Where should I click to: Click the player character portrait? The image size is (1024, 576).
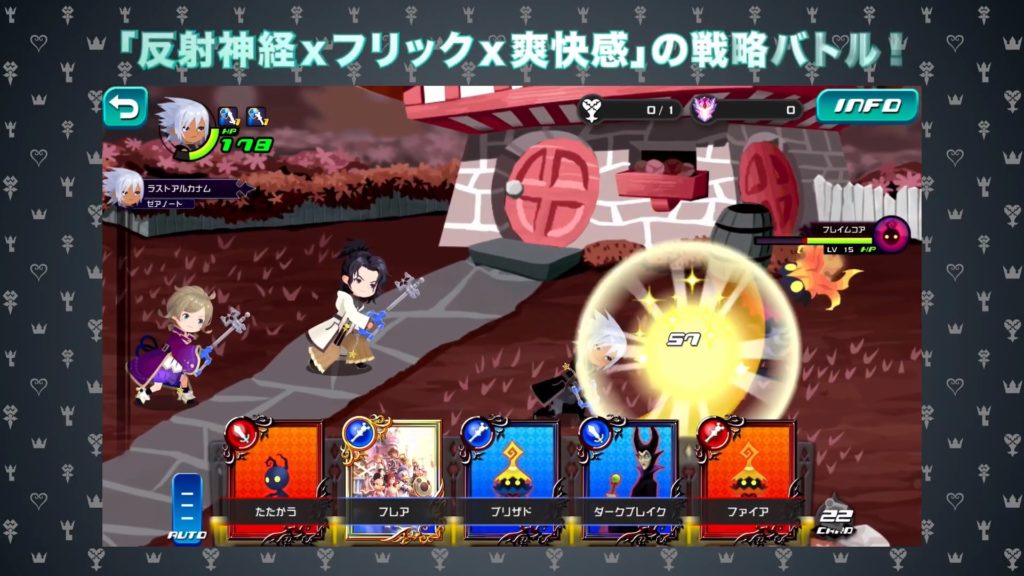tap(183, 126)
